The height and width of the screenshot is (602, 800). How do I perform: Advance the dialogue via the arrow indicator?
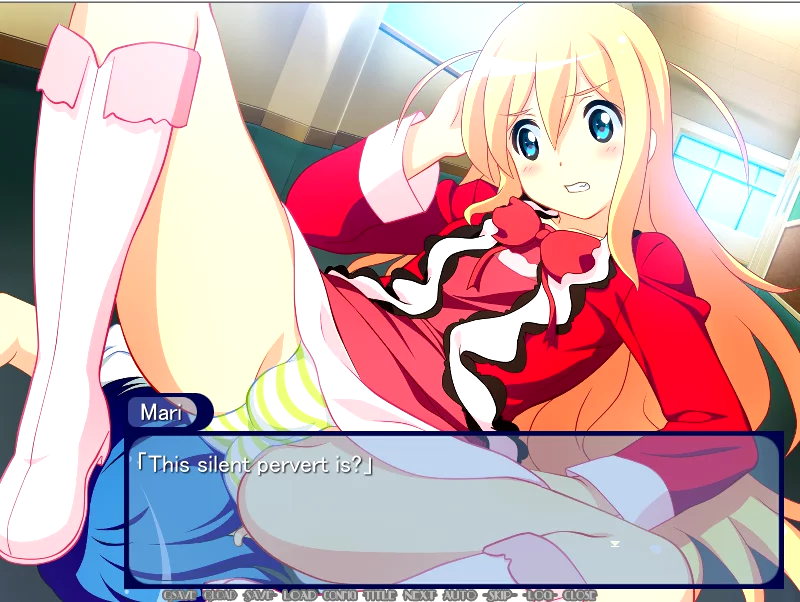(x=617, y=545)
